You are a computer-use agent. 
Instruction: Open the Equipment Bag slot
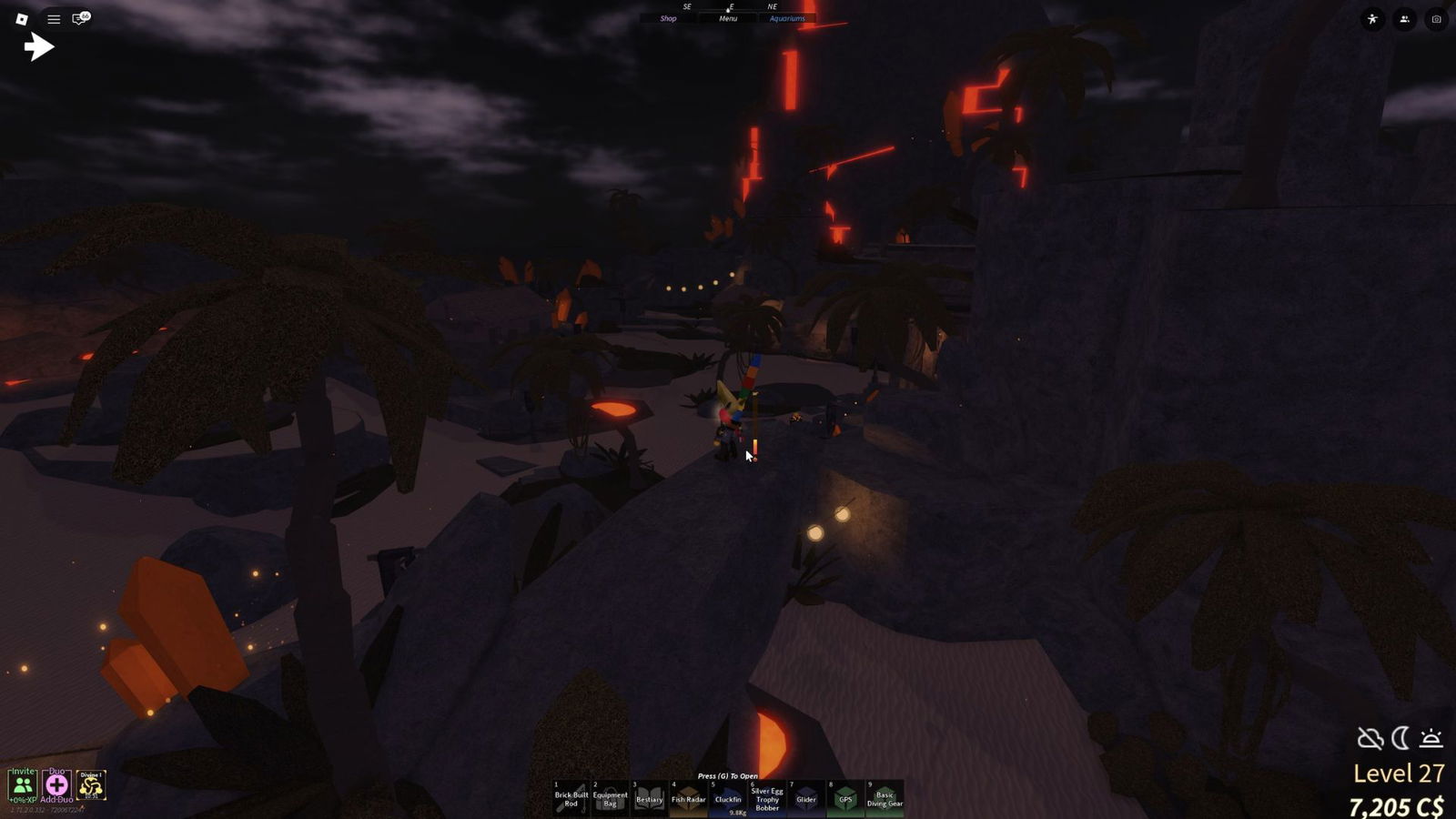coord(610,798)
